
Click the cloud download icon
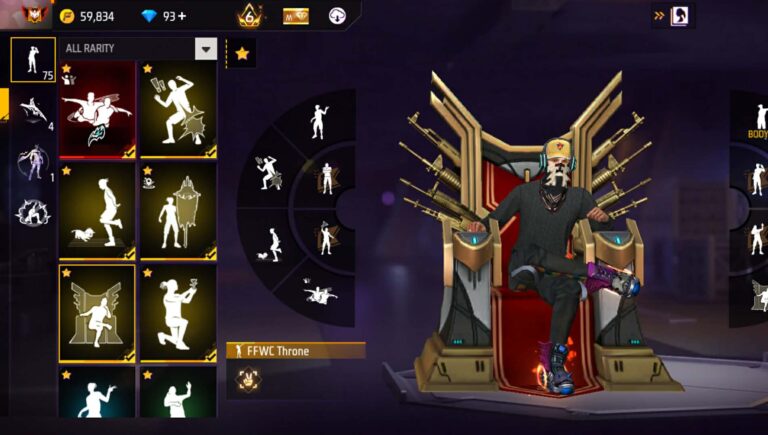coord(337,16)
